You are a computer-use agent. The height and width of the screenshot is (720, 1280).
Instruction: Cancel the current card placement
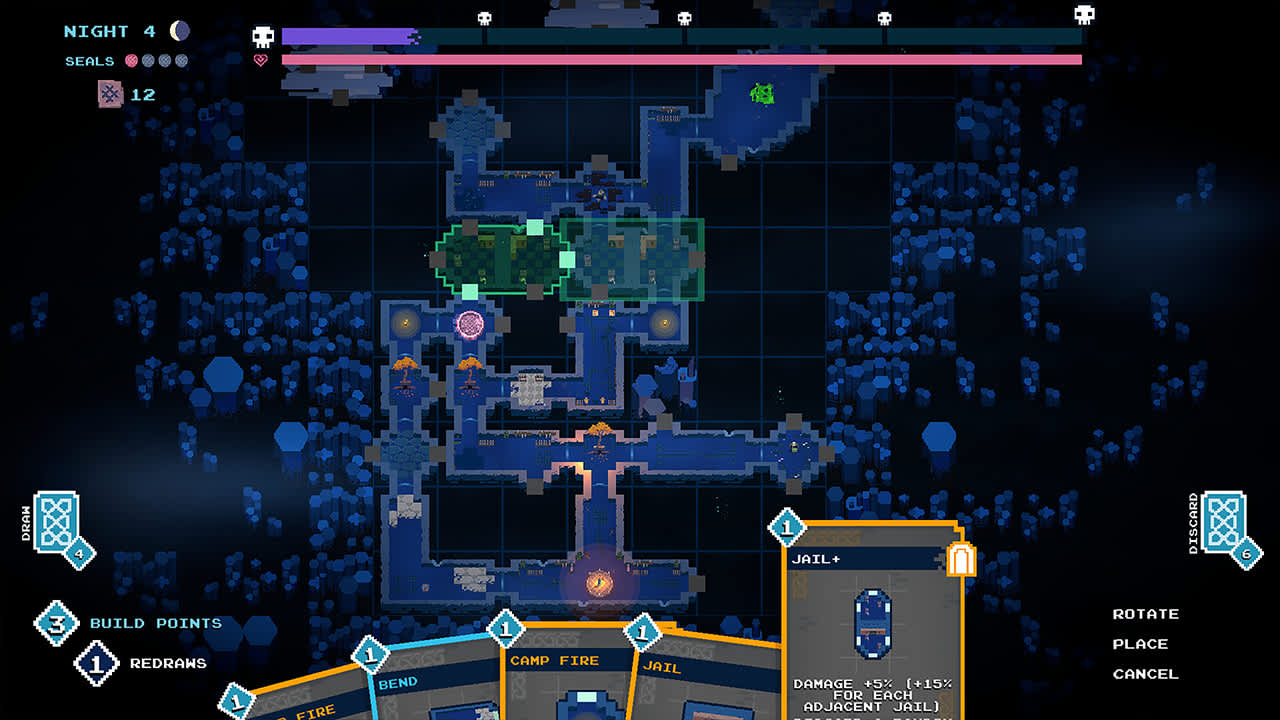pos(1145,674)
